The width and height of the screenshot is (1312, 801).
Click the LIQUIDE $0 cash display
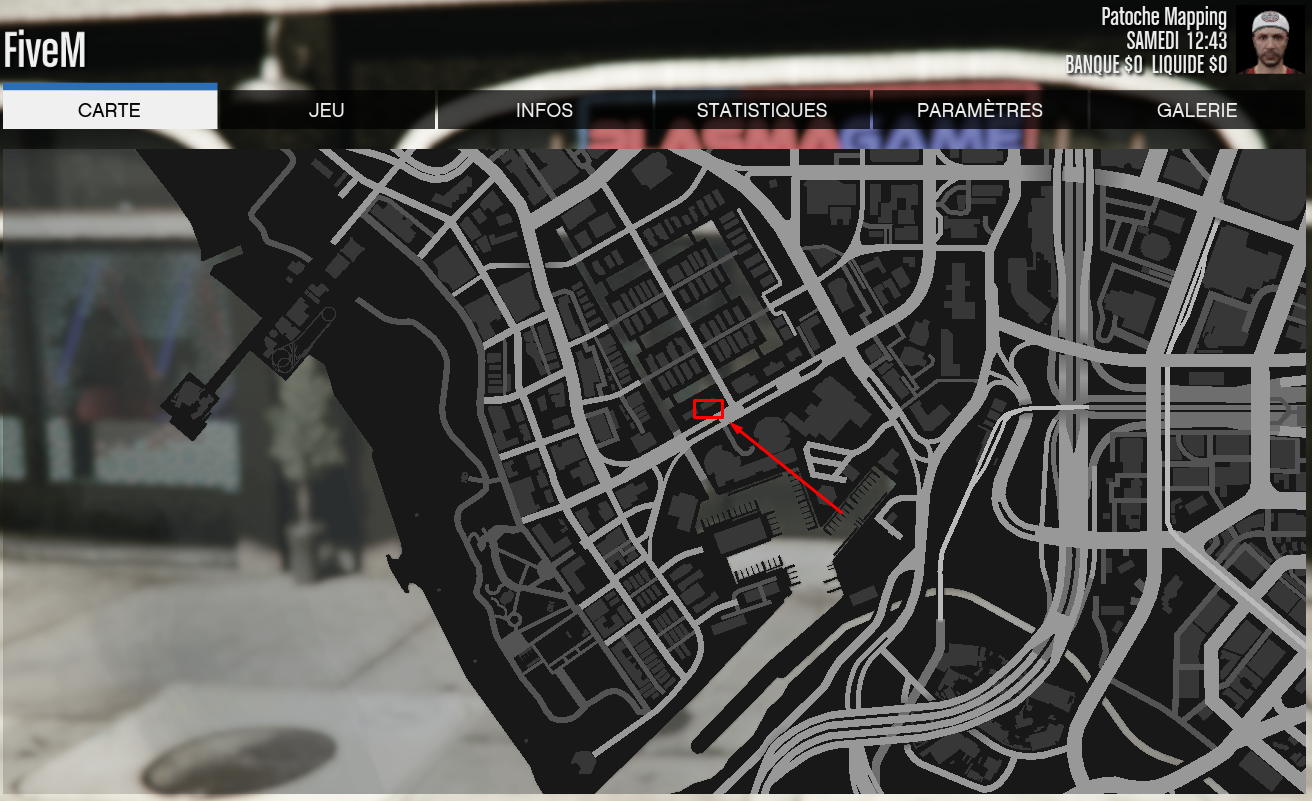(1187, 62)
